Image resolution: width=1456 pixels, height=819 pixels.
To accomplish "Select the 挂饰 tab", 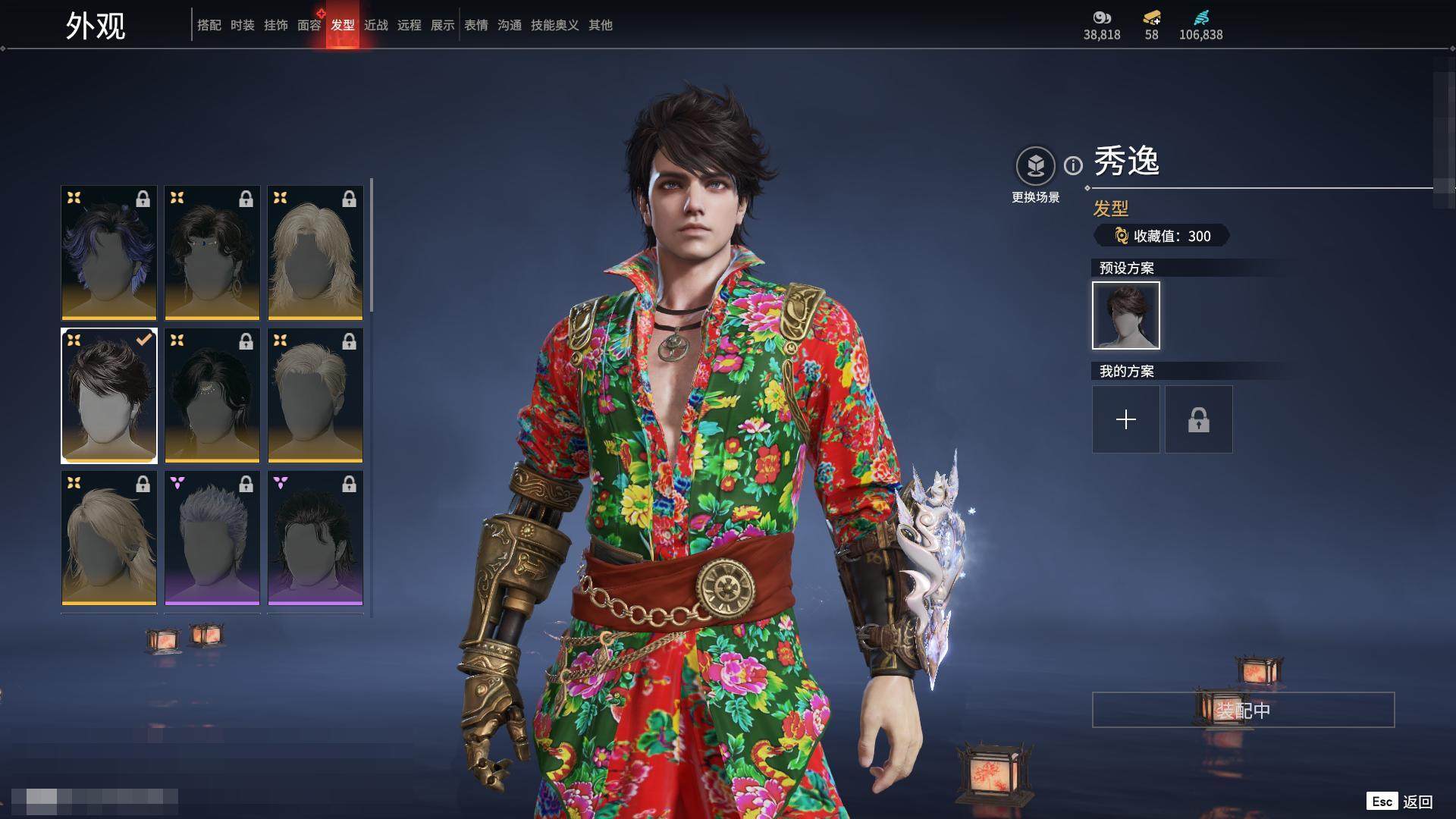I will [275, 25].
